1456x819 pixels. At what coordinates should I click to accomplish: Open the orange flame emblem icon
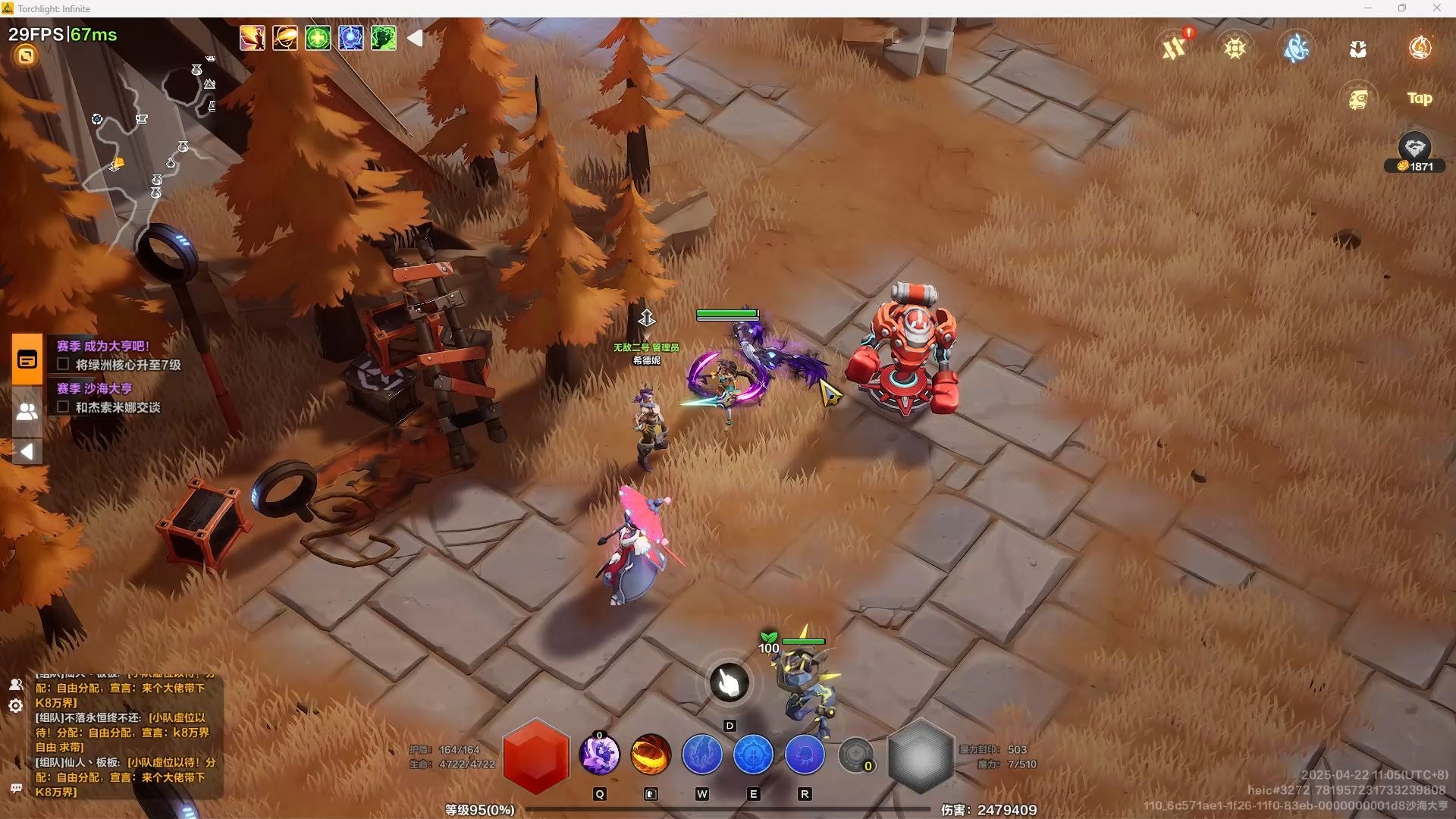pyautogui.click(x=1420, y=48)
